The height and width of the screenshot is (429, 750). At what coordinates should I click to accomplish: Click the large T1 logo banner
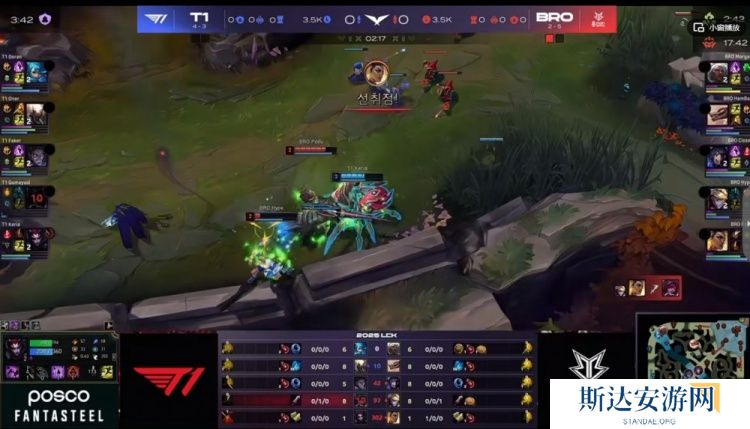click(x=168, y=381)
